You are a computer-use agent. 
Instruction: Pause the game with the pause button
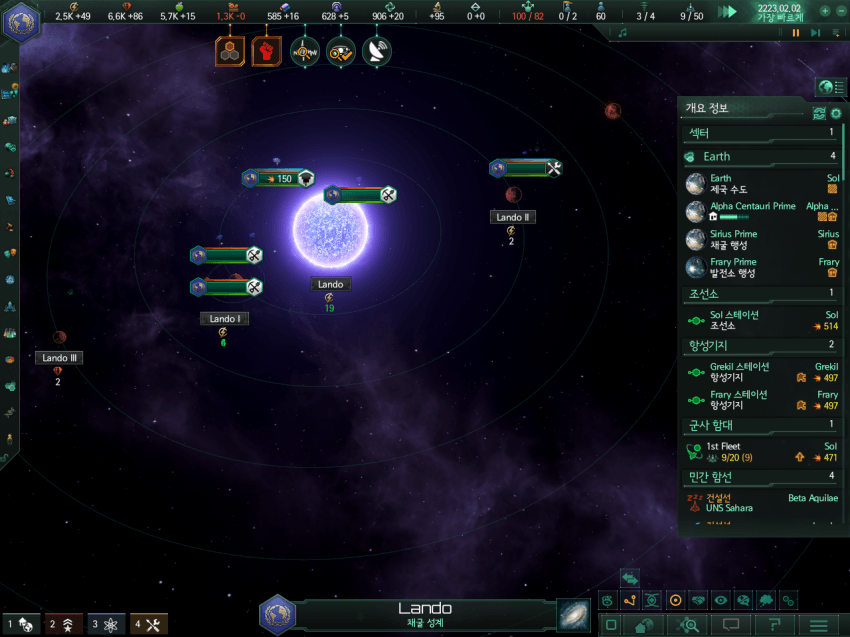(x=797, y=33)
